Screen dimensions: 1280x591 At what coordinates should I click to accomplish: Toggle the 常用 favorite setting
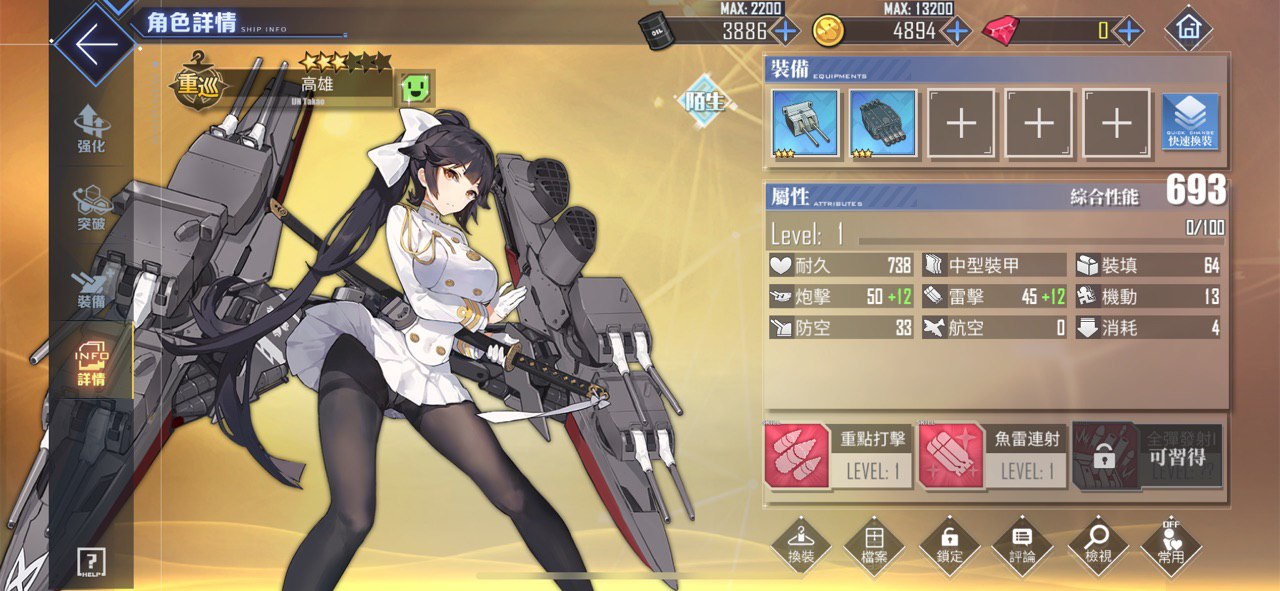coord(1170,545)
